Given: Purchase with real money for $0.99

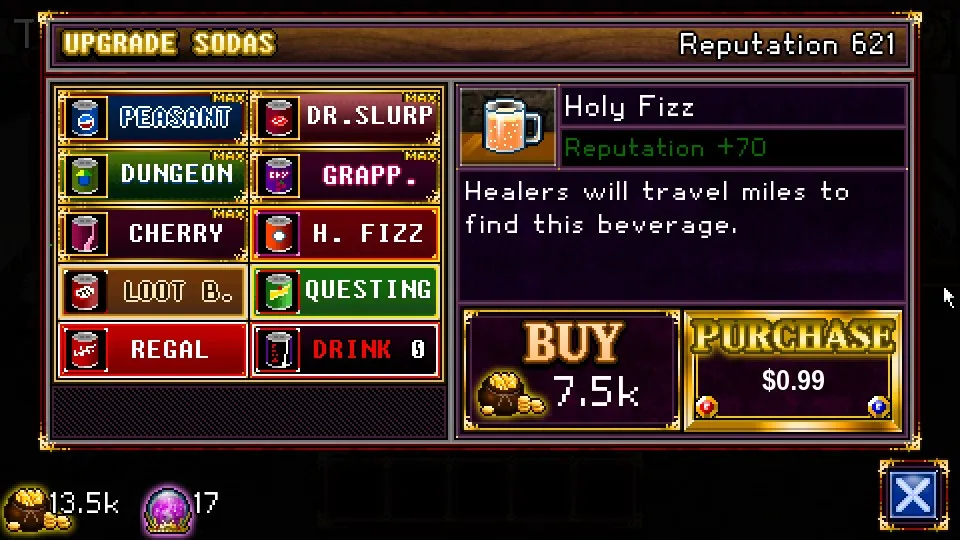Looking at the screenshot, I should [793, 368].
